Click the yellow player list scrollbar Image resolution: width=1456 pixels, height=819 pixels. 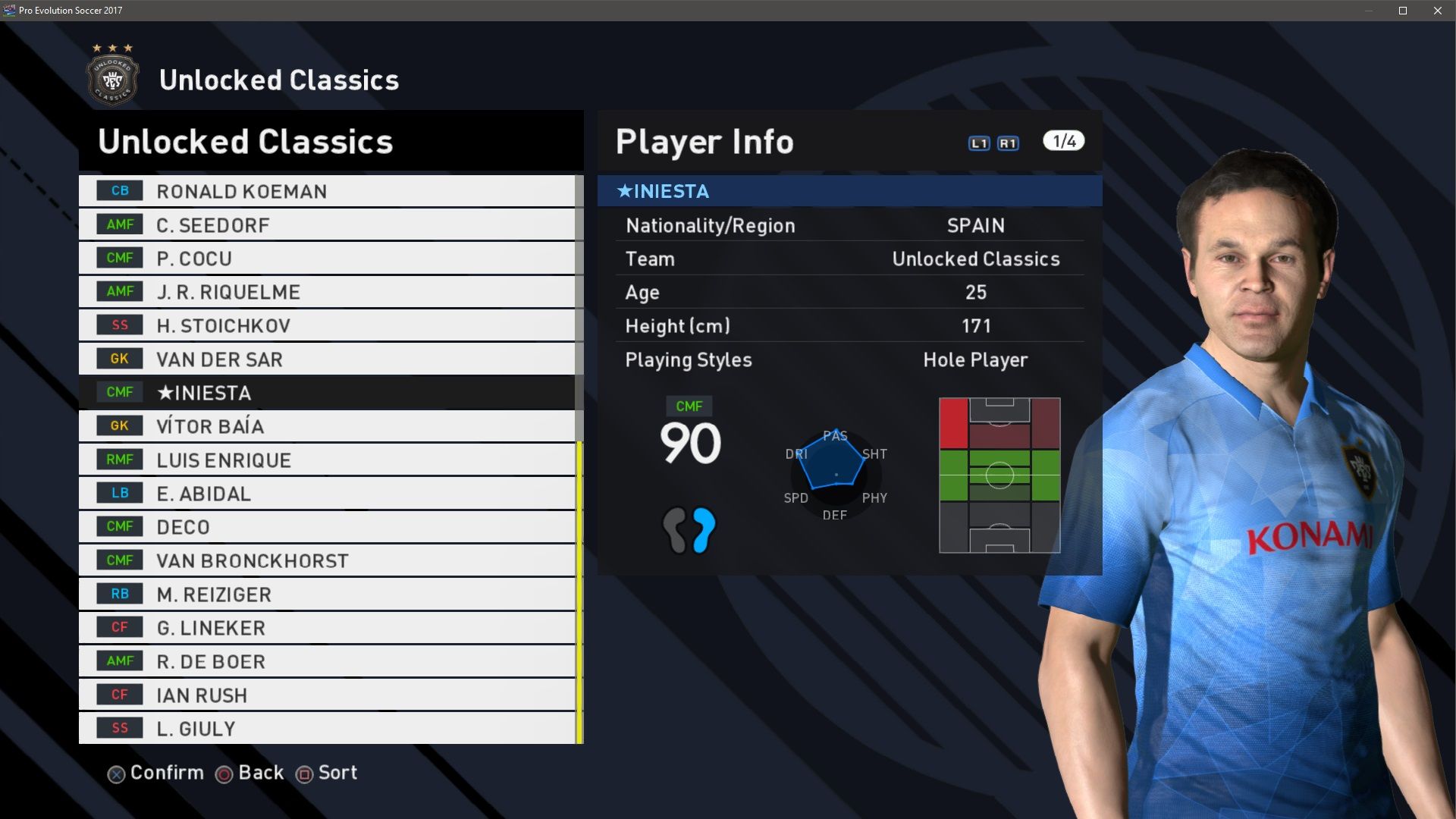pyautogui.click(x=579, y=591)
